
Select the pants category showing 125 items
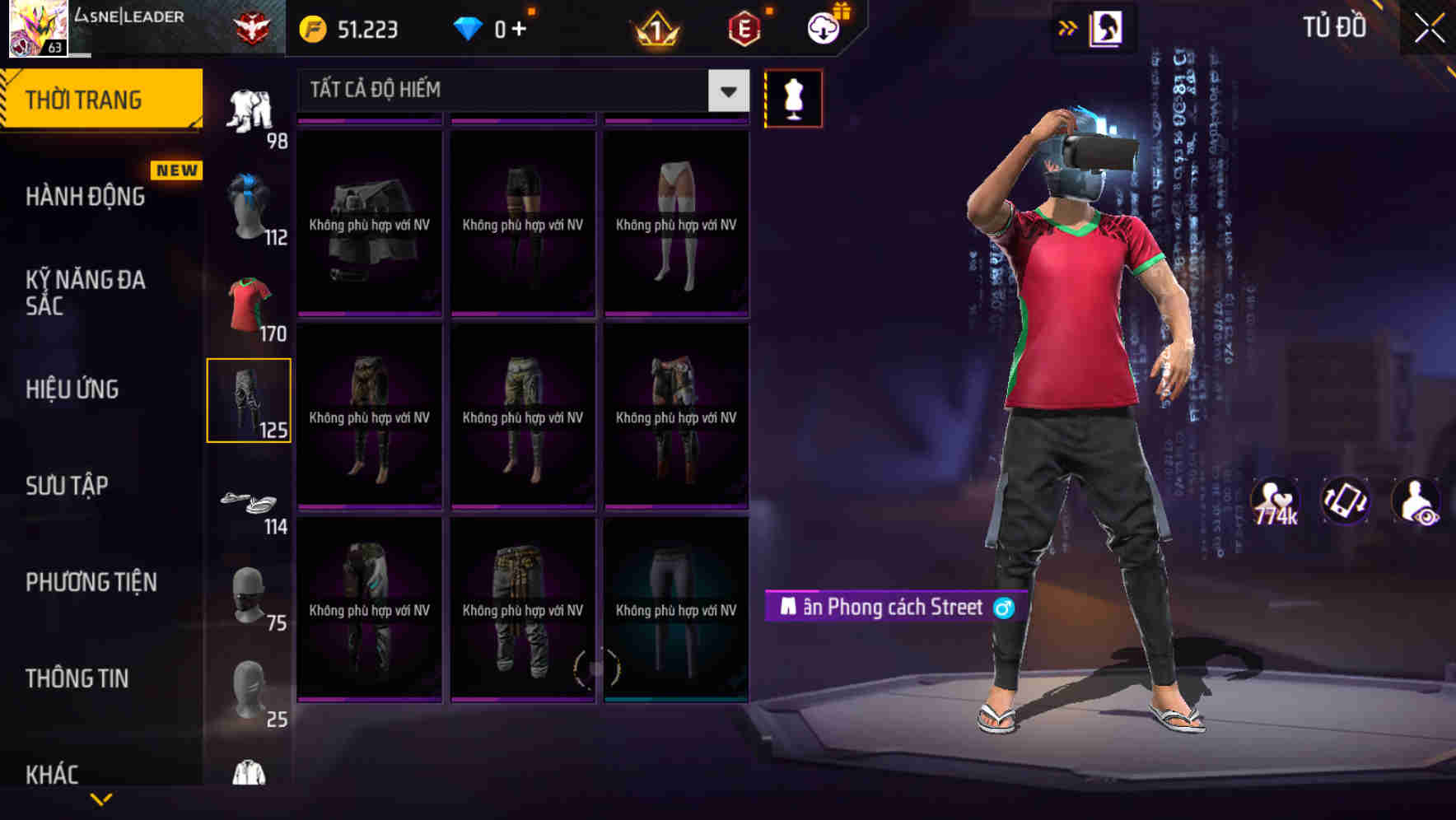pos(250,399)
